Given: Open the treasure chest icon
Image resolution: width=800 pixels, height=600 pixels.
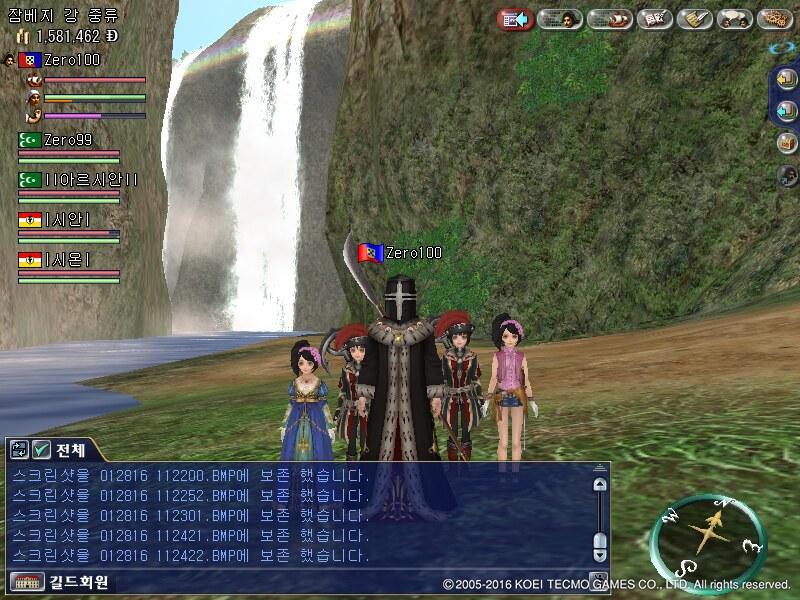Looking at the screenshot, I should point(787,142).
